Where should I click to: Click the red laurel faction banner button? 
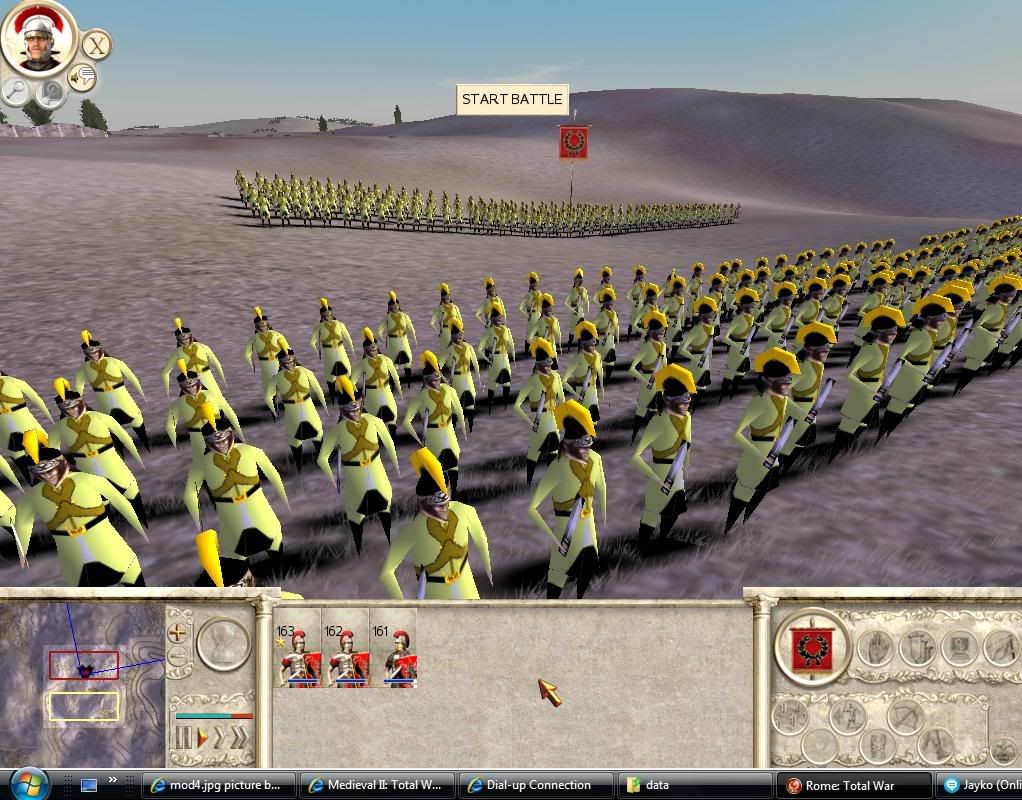pyautogui.click(x=812, y=647)
